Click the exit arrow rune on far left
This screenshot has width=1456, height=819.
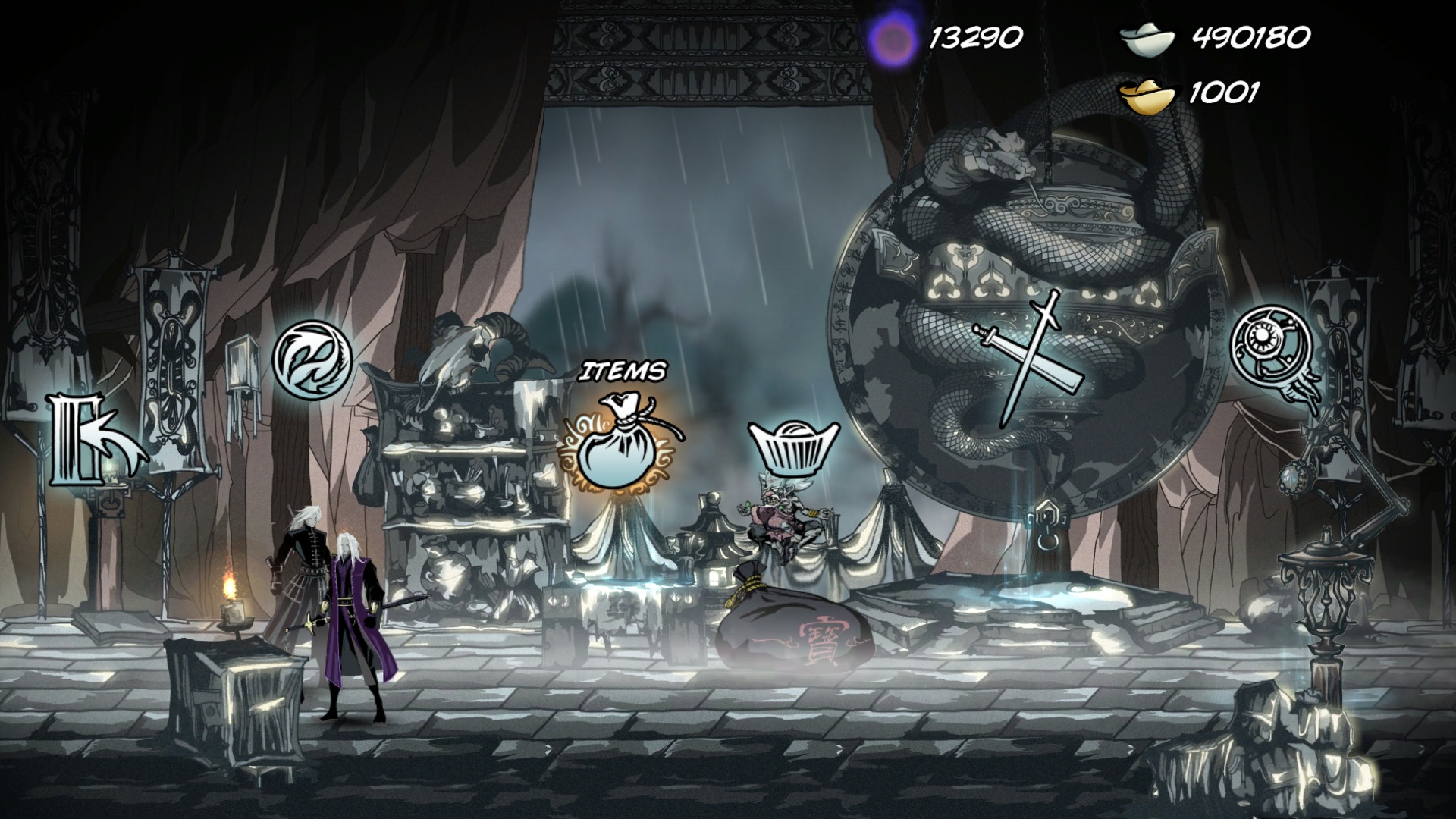pos(97,440)
